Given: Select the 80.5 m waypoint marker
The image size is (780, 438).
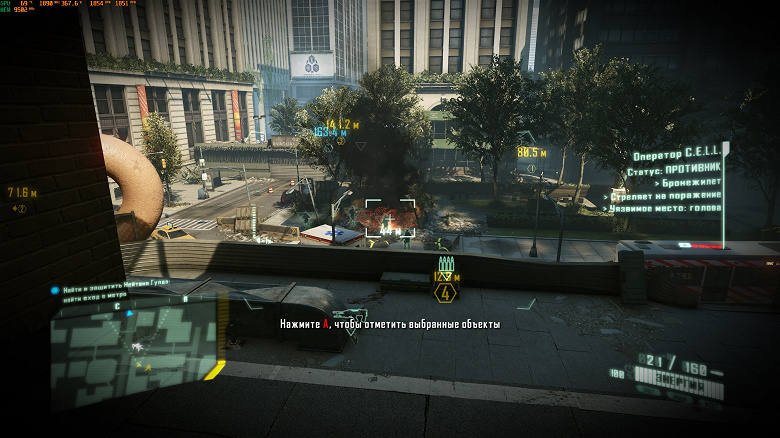Looking at the screenshot, I should point(531,153).
